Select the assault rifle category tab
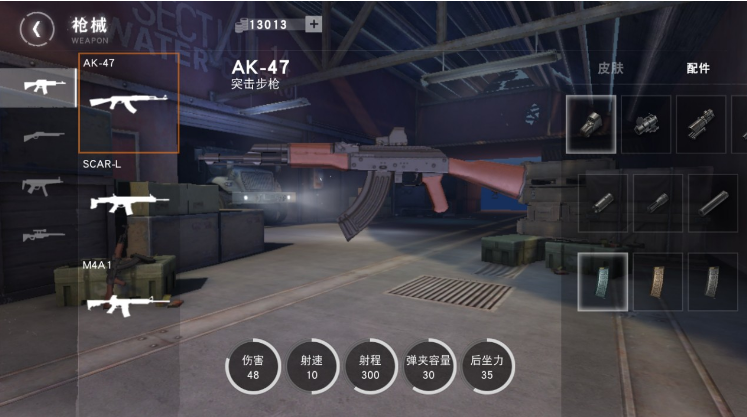 point(41,86)
